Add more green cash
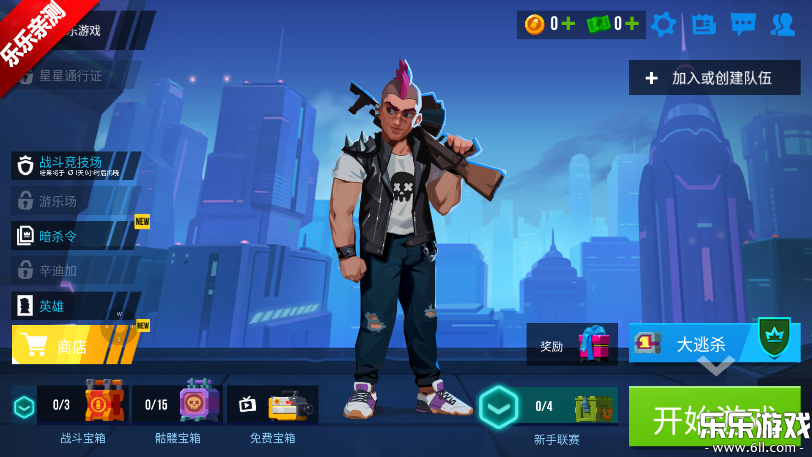The image size is (812, 457). [x=632, y=24]
